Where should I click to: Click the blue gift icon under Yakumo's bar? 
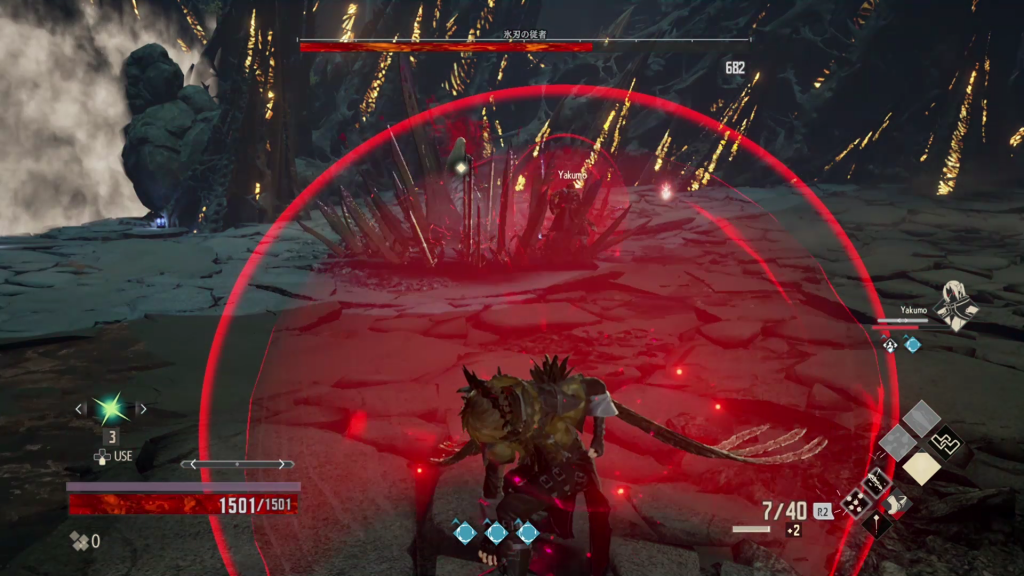point(913,344)
